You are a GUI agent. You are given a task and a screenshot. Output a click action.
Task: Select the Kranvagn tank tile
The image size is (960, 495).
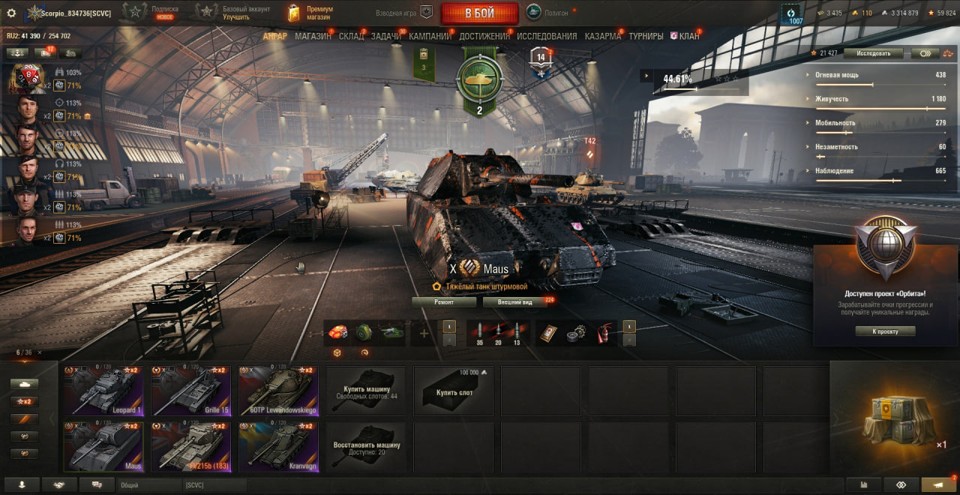click(x=278, y=446)
